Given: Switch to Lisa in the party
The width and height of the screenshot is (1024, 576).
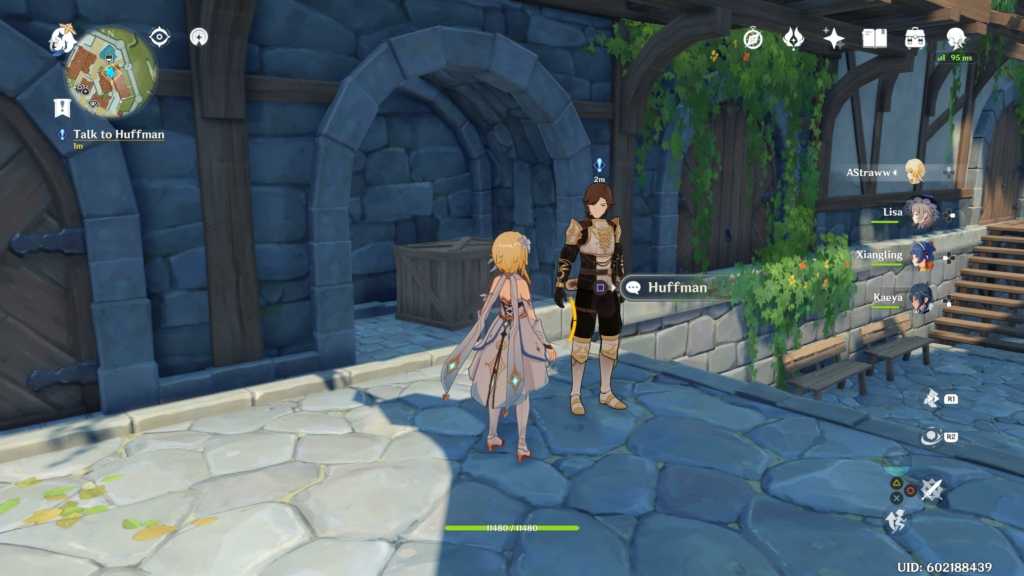Looking at the screenshot, I should 920,213.
